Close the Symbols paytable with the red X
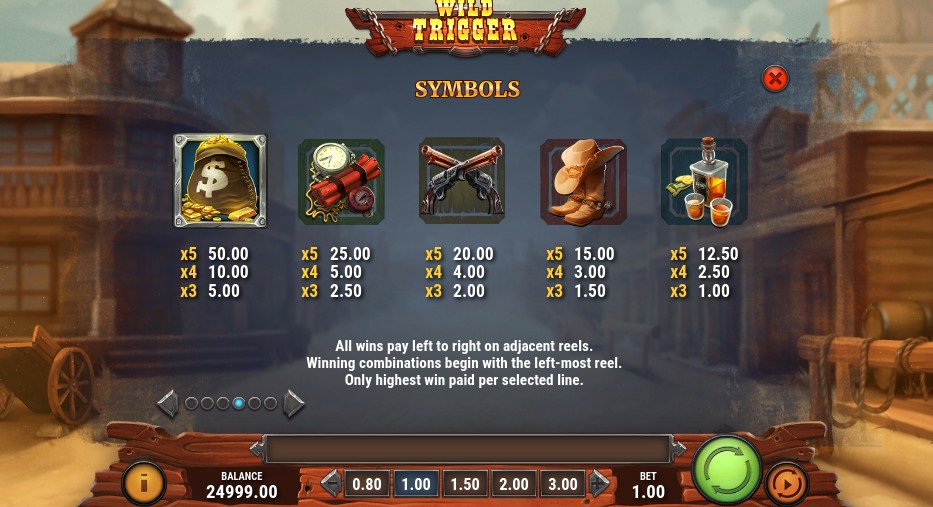The image size is (933, 507). click(775, 79)
